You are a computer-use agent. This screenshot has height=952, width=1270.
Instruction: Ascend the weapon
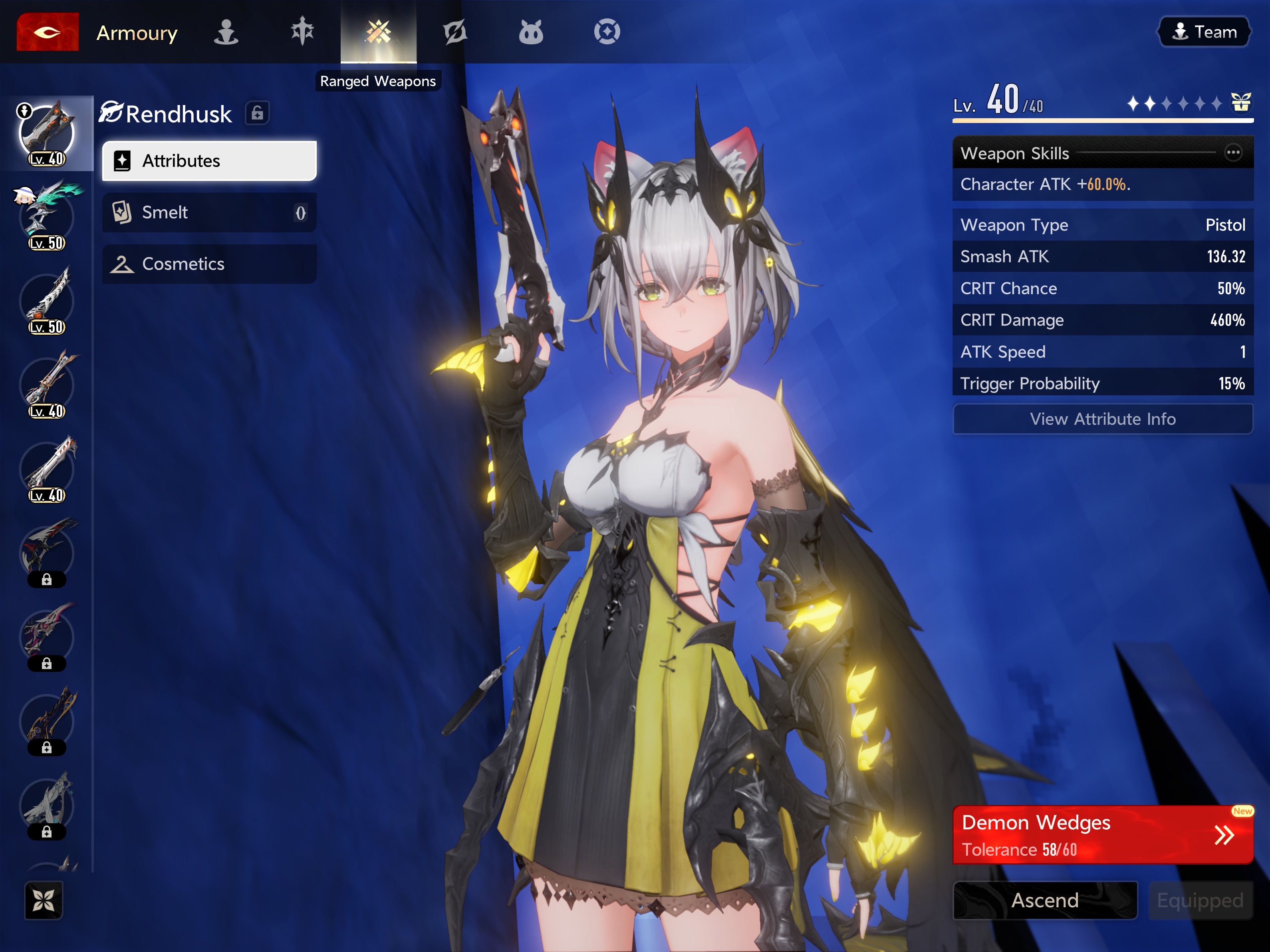click(1045, 900)
